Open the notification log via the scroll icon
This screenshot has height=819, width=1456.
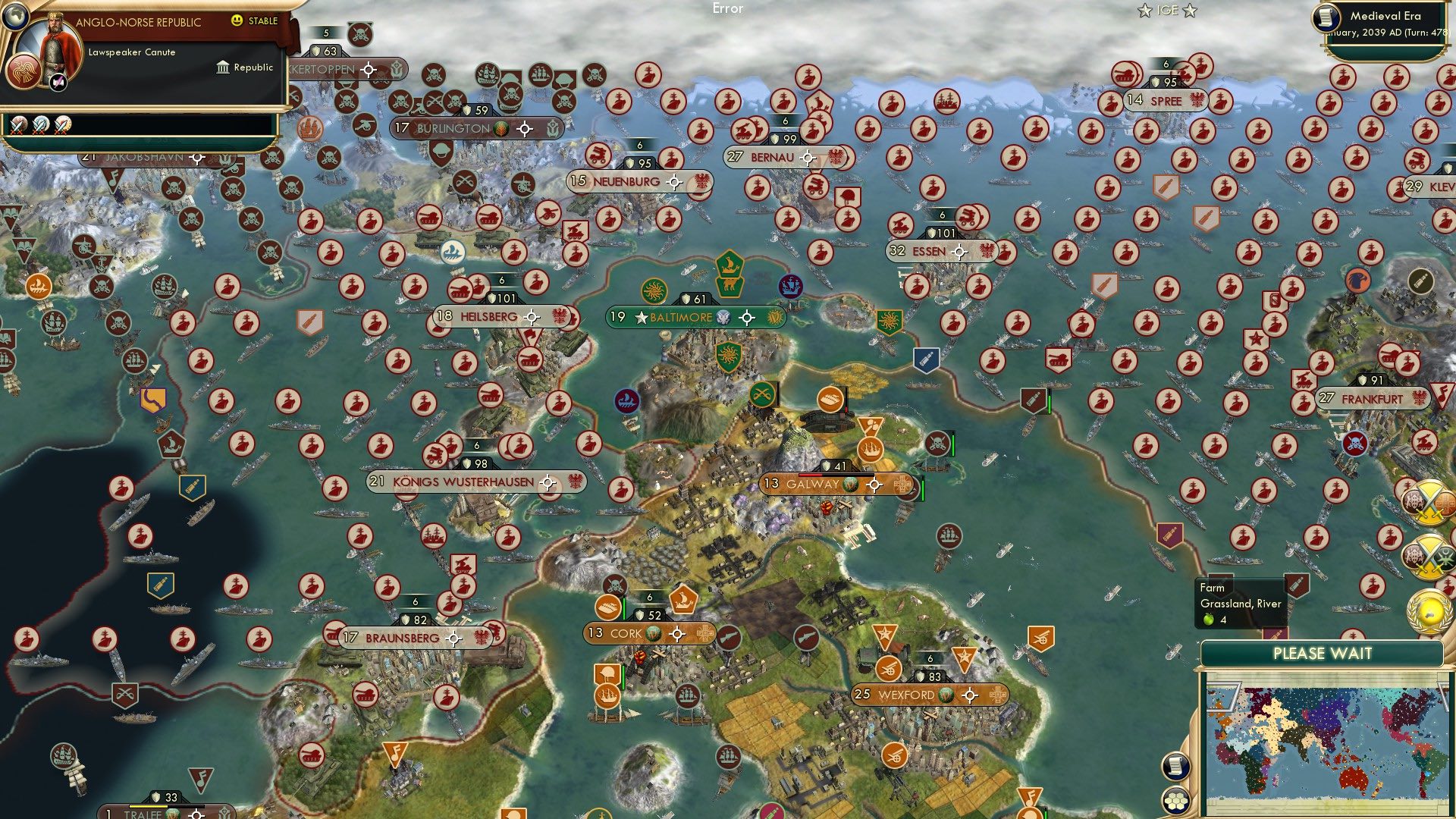pos(1175,766)
